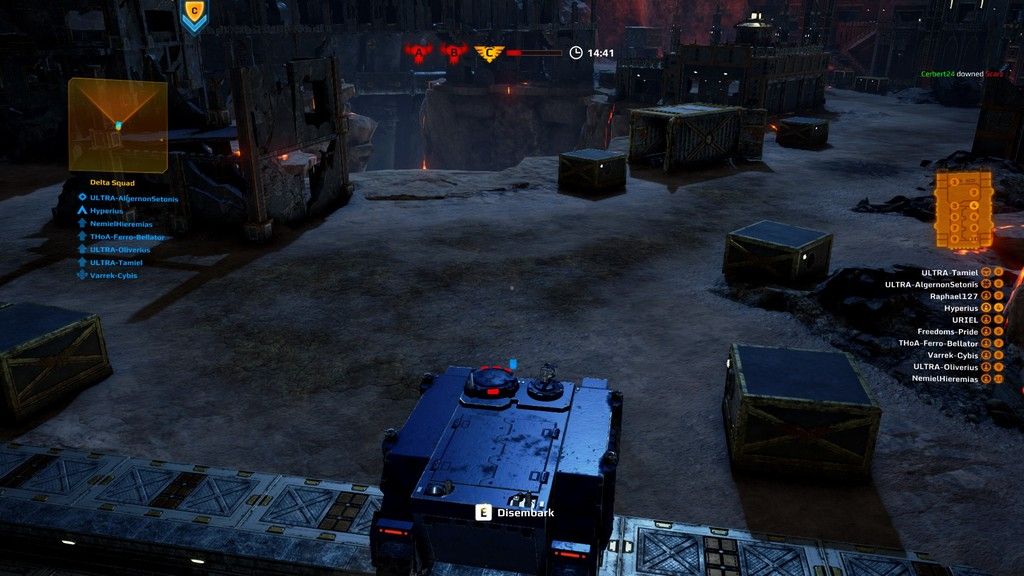This screenshot has width=1024, height=576.
Task: Click the orange minimap panel
Action: coord(117,125)
